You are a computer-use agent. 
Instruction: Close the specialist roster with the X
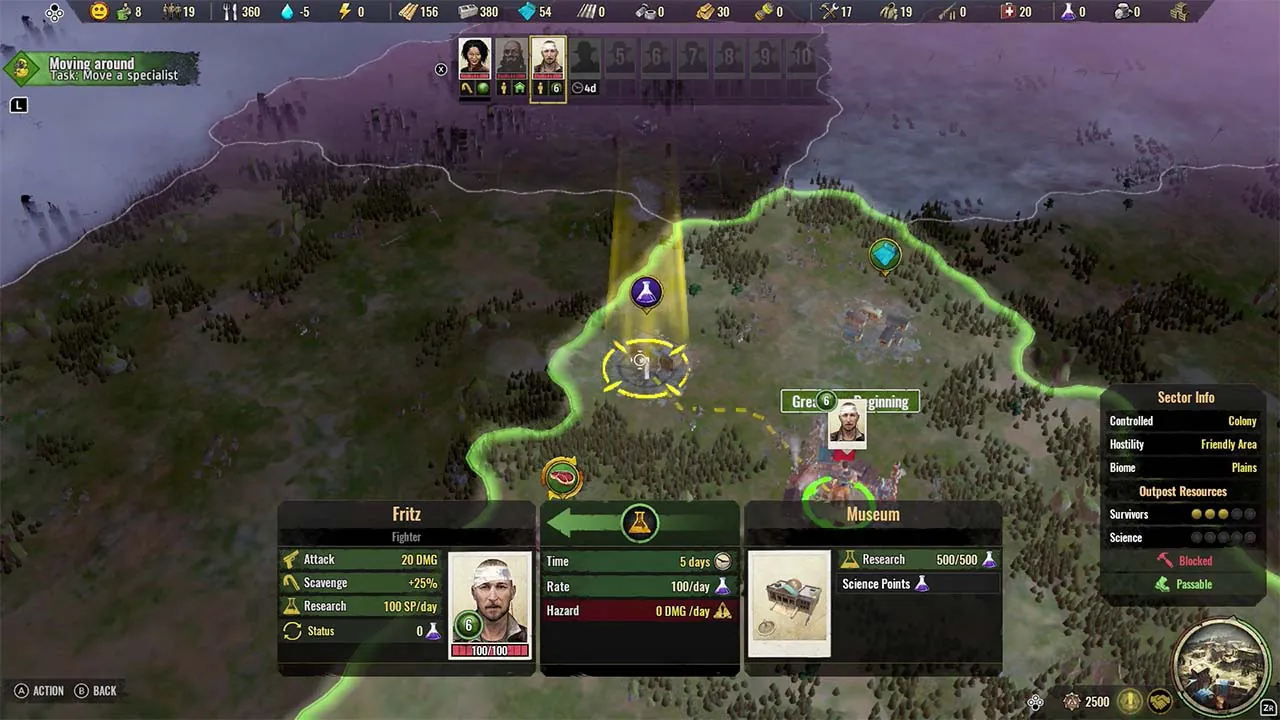click(x=441, y=70)
